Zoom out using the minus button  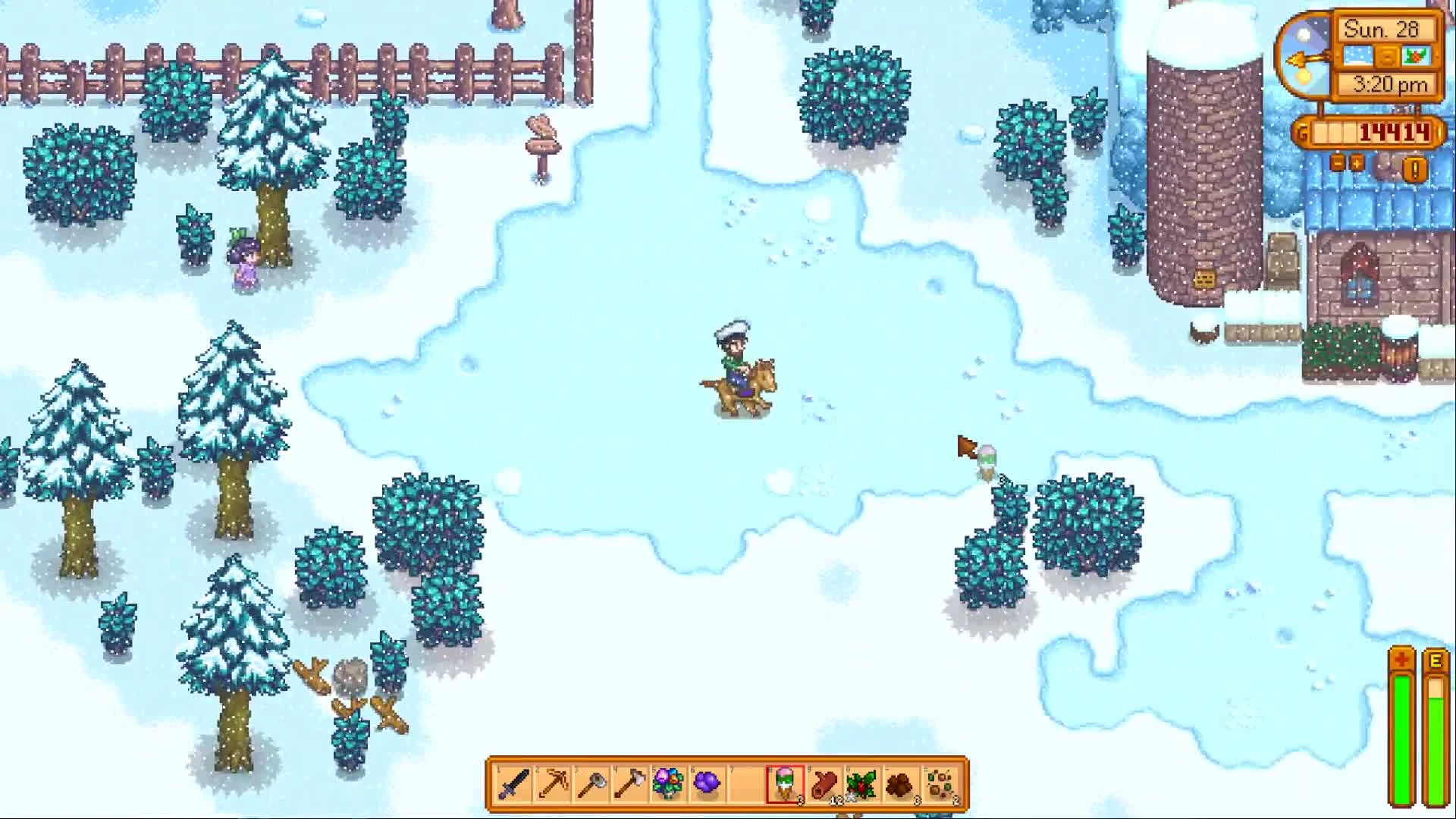pos(1336,162)
